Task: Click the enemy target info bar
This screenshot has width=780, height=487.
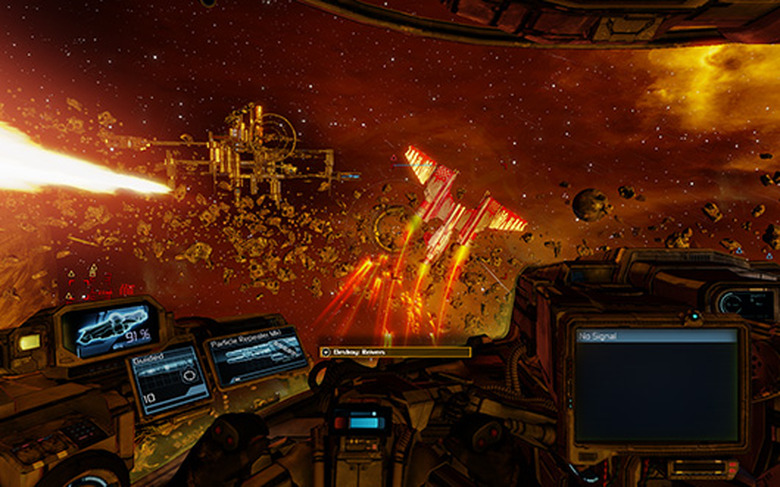Action: (395, 352)
